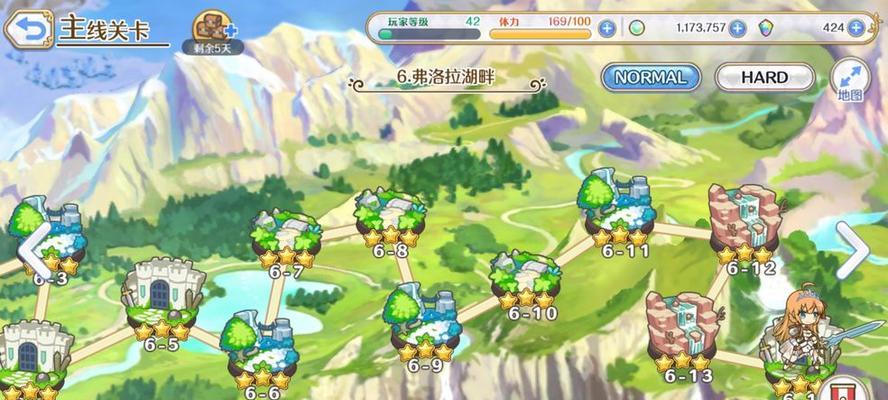The width and height of the screenshot is (888, 400).
Task: Switch to NORMAL difficulty
Action: click(649, 77)
